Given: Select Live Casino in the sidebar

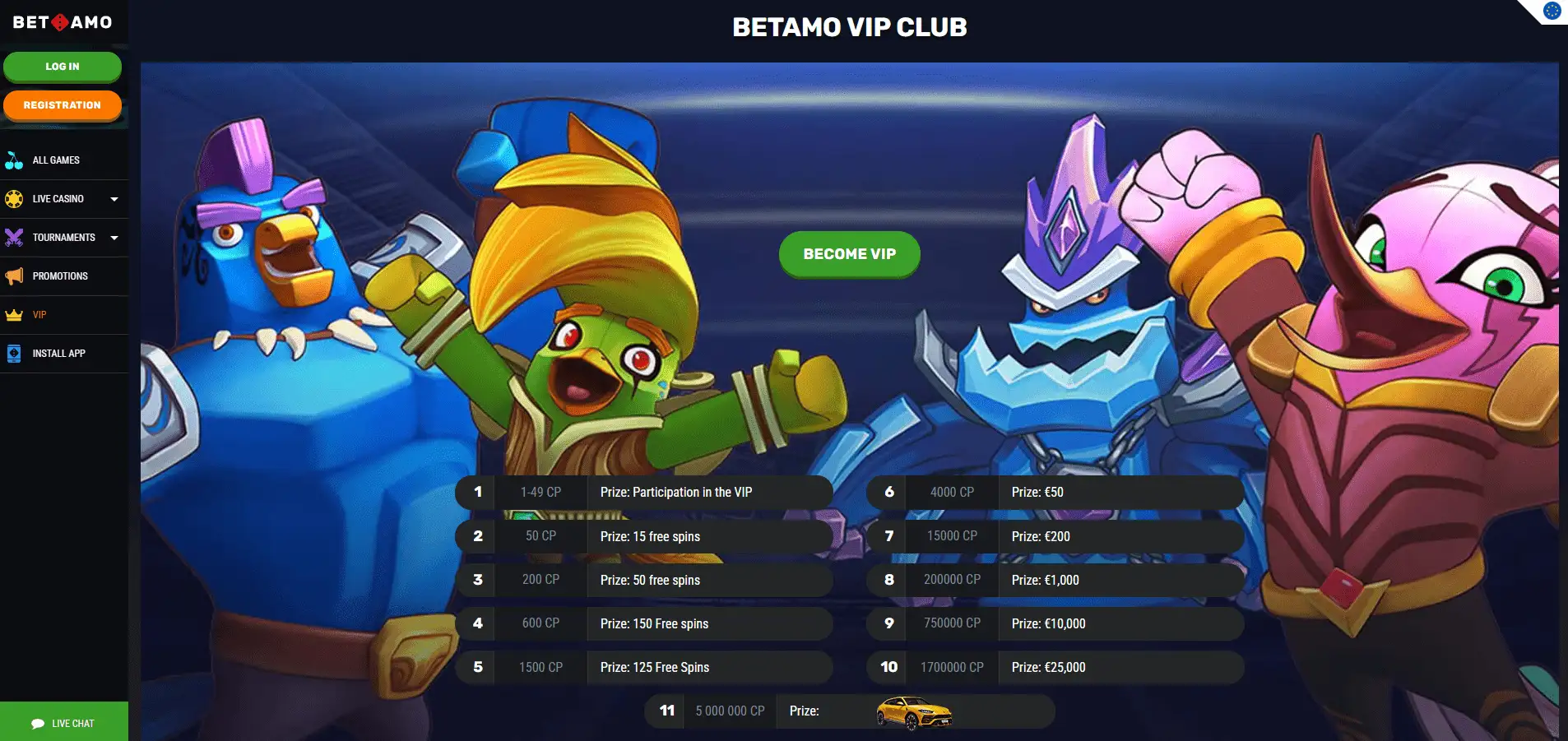Looking at the screenshot, I should (58, 199).
